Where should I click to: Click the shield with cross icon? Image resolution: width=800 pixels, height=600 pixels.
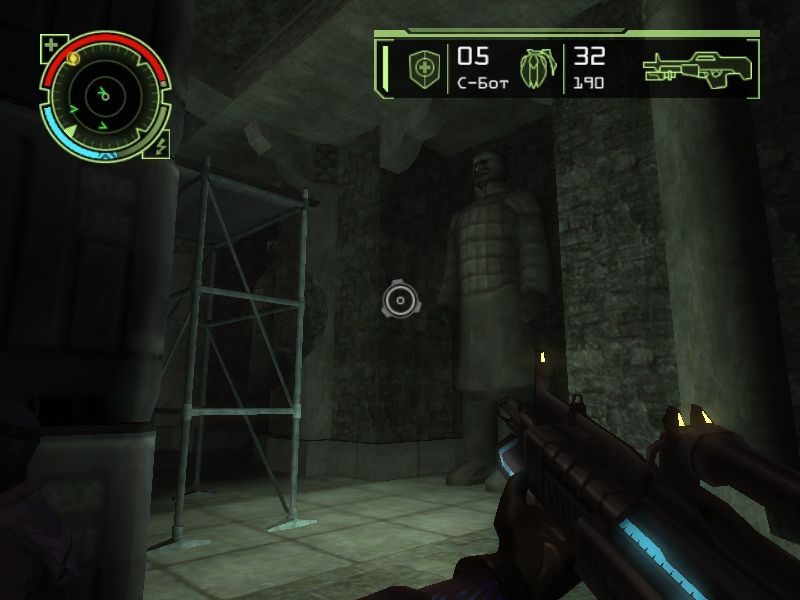[424, 69]
